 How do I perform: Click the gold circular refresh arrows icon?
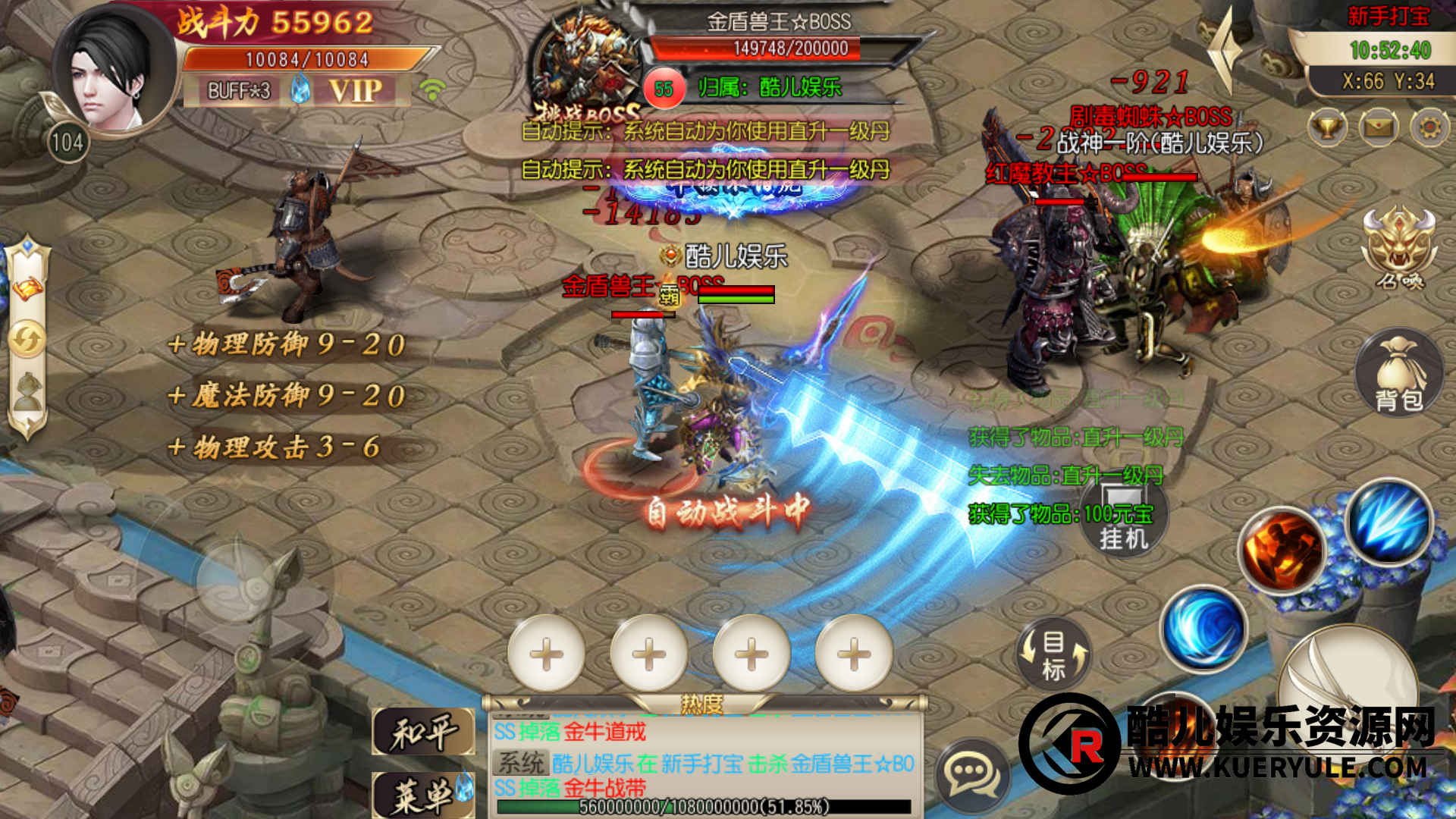[x=27, y=339]
